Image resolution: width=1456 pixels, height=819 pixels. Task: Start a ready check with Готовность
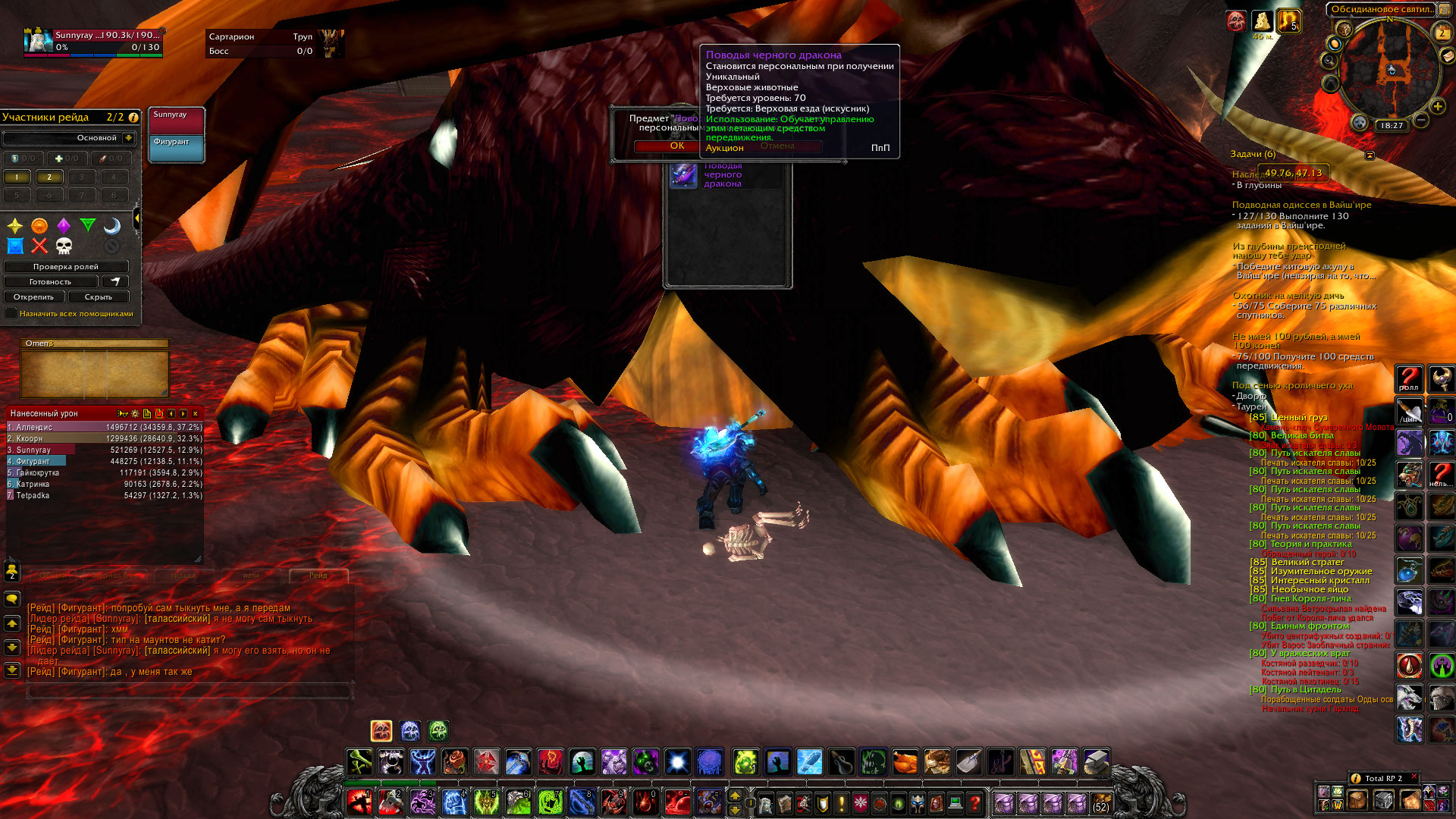coord(51,282)
